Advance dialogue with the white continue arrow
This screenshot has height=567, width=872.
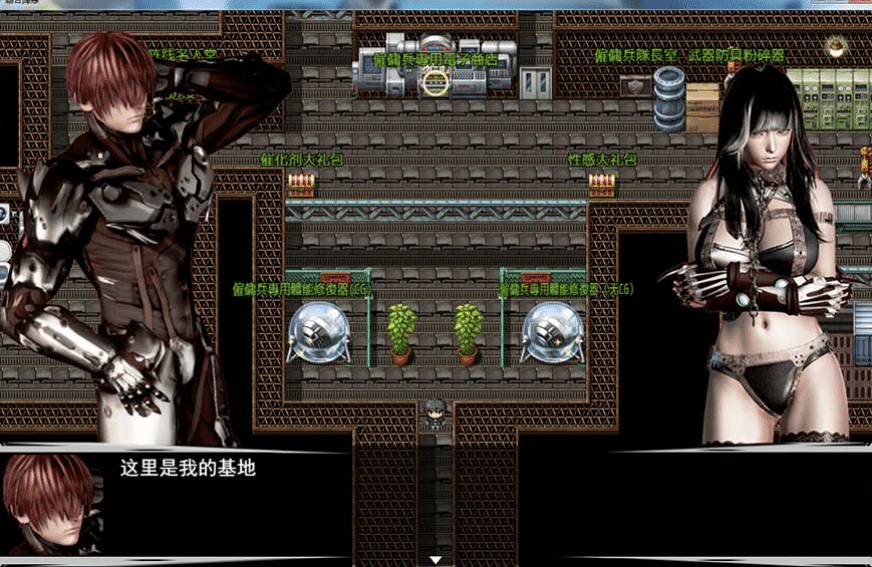[x=435, y=560]
